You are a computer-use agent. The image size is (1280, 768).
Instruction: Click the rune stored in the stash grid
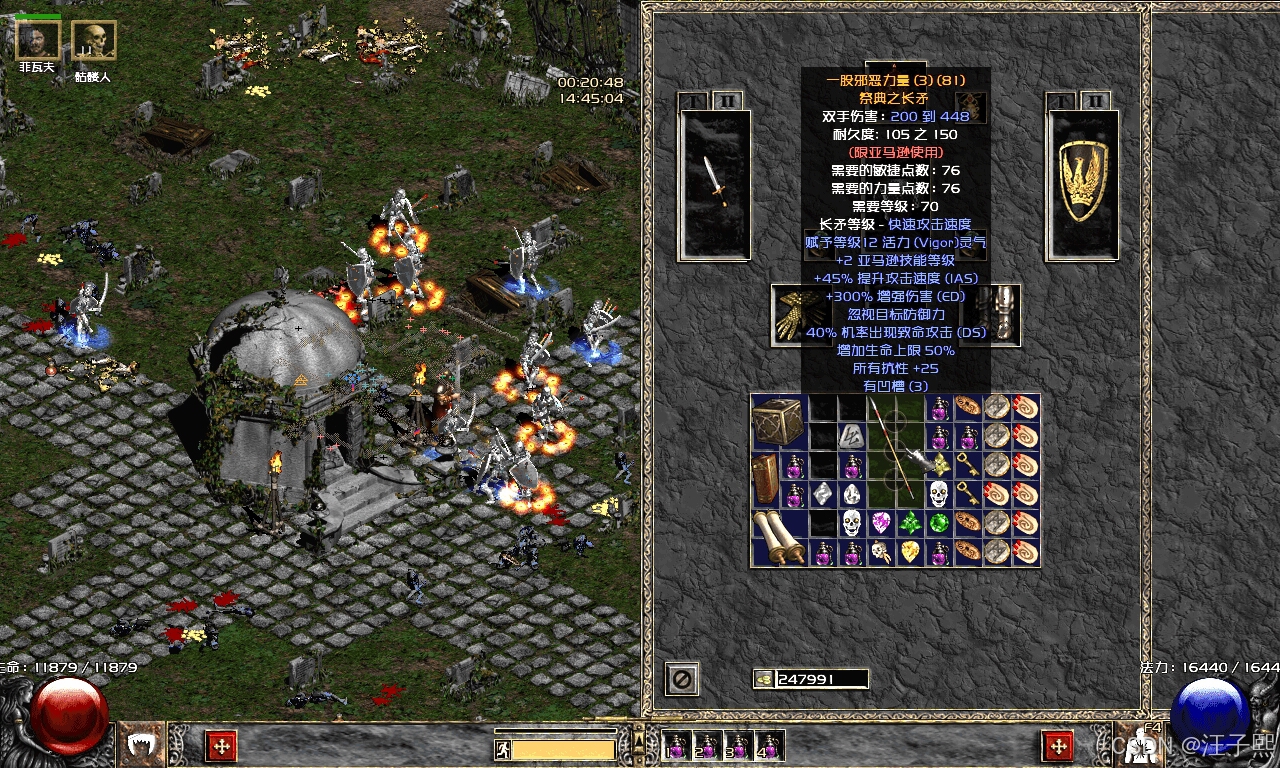[852, 437]
